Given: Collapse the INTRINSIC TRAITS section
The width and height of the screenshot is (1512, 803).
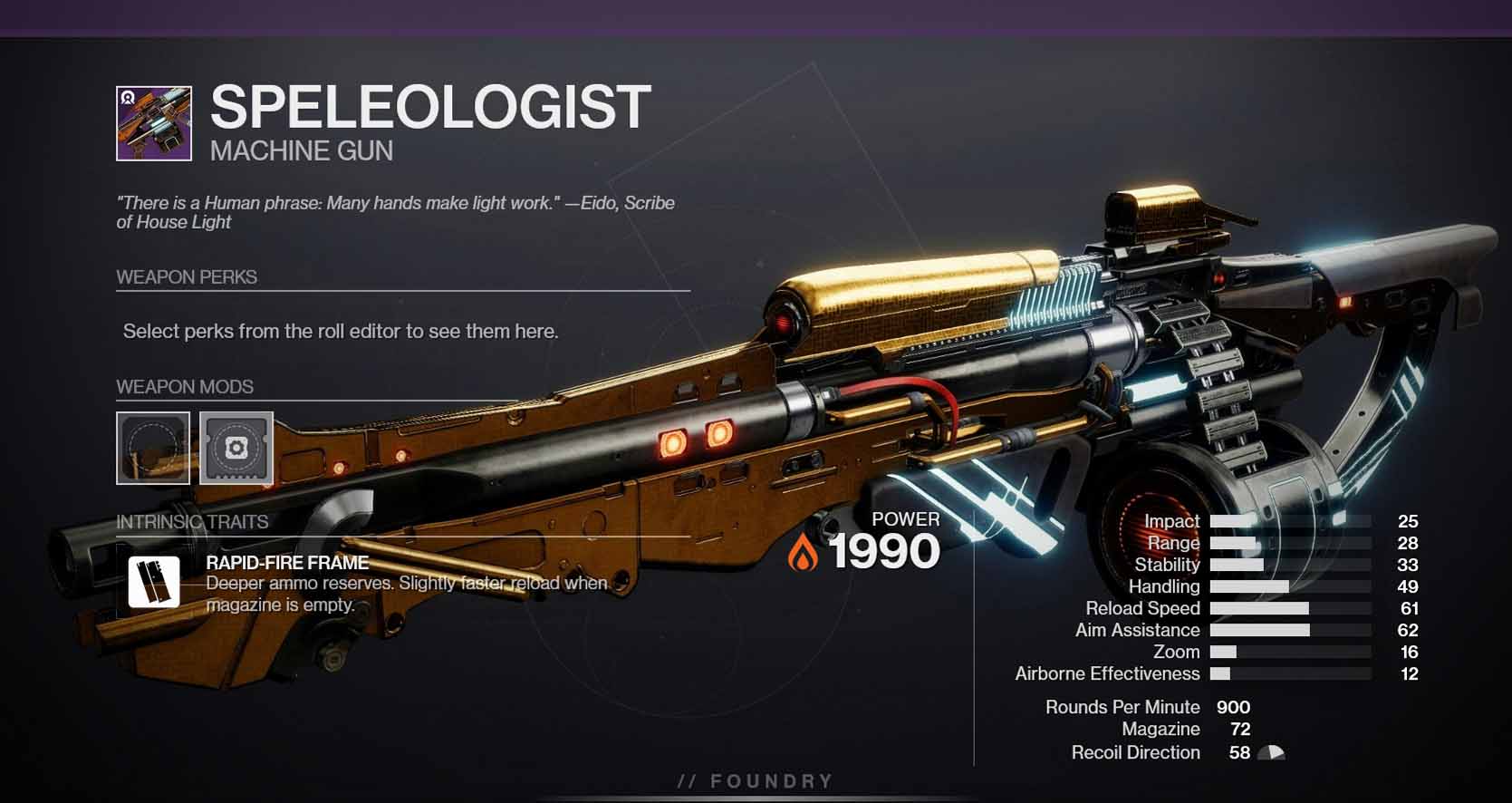Looking at the screenshot, I should pos(192,521).
